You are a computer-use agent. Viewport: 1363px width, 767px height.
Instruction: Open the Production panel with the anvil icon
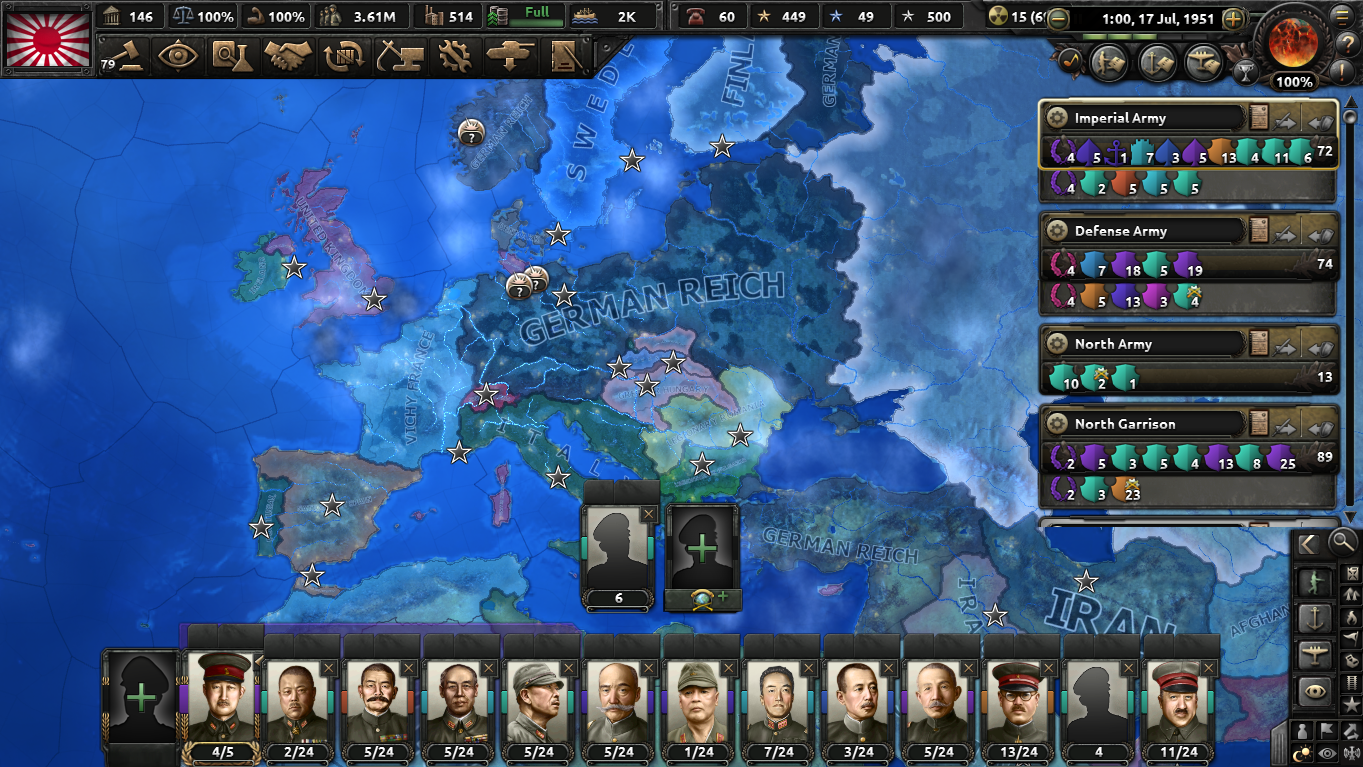399,57
